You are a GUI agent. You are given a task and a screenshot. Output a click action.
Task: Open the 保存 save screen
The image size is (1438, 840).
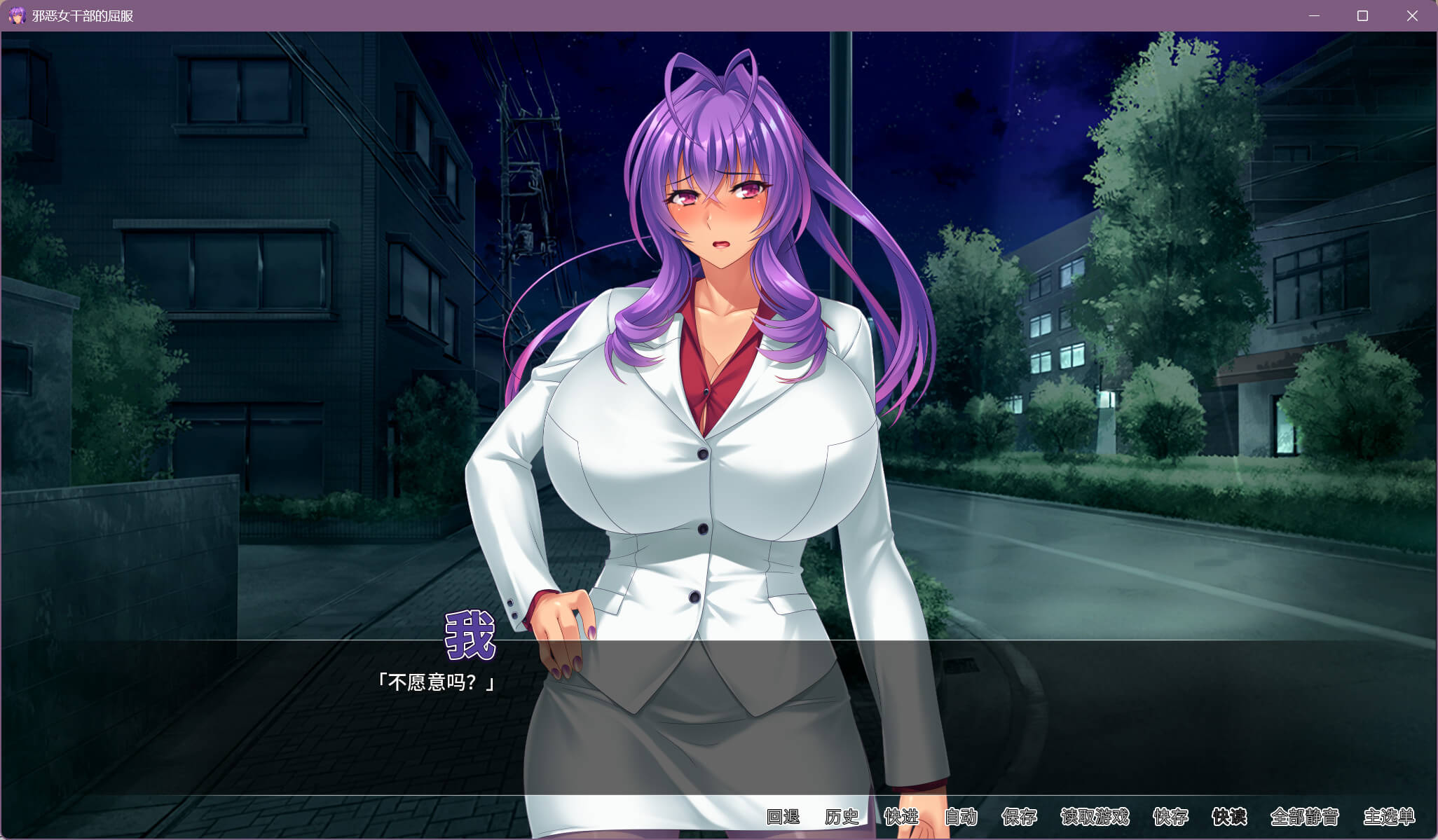pyautogui.click(x=1020, y=817)
